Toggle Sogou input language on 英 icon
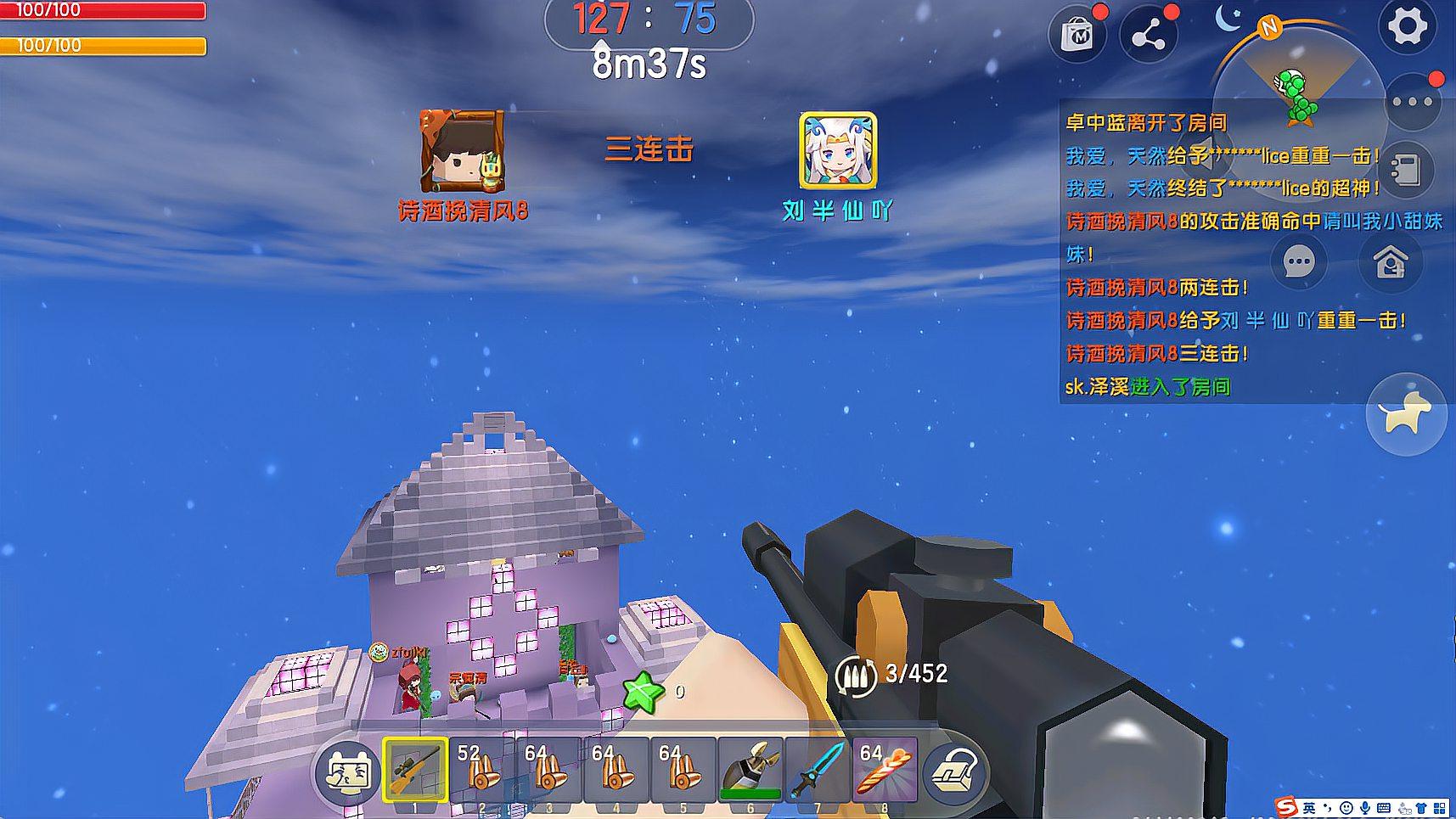This screenshot has width=1456, height=819. click(1310, 808)
